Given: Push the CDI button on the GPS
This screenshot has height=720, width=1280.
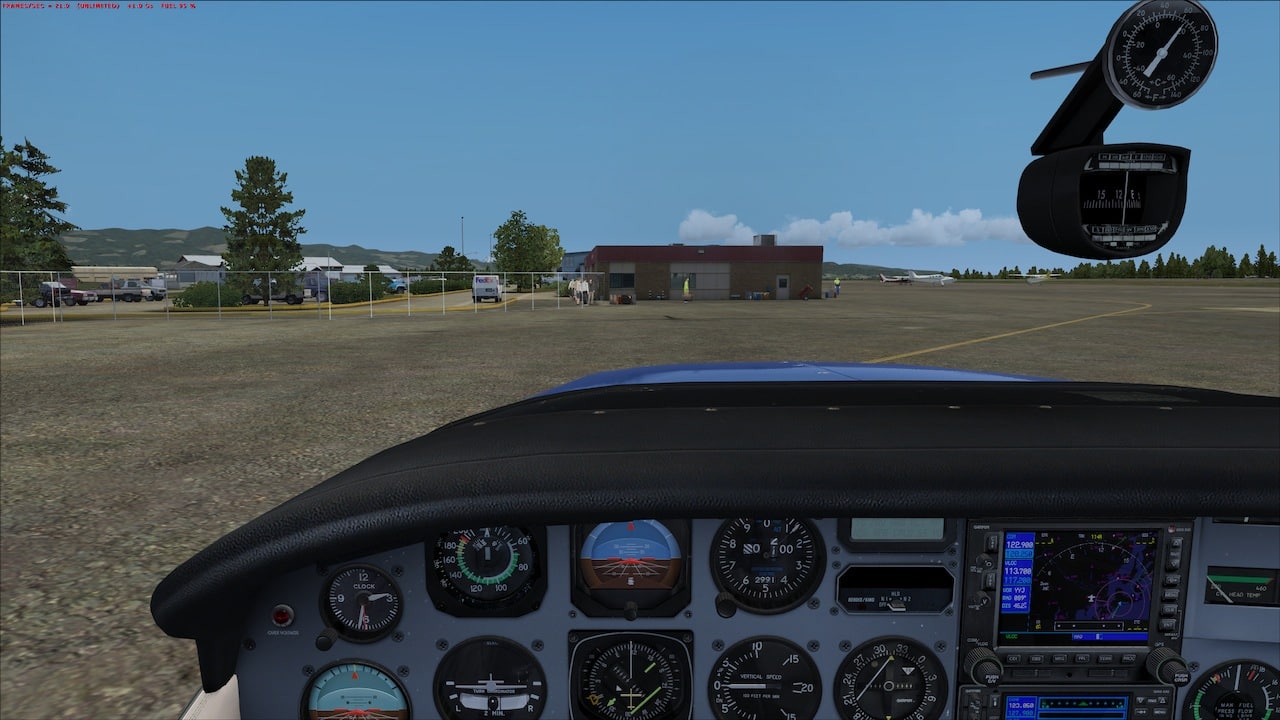Looking at the screenshot, I should [x=1013, y=658].
